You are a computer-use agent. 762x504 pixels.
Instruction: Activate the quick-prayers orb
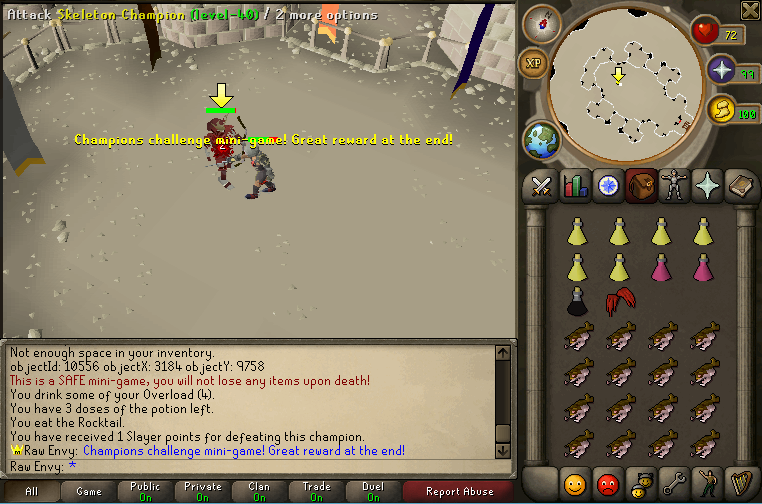[x=722, y=70]
